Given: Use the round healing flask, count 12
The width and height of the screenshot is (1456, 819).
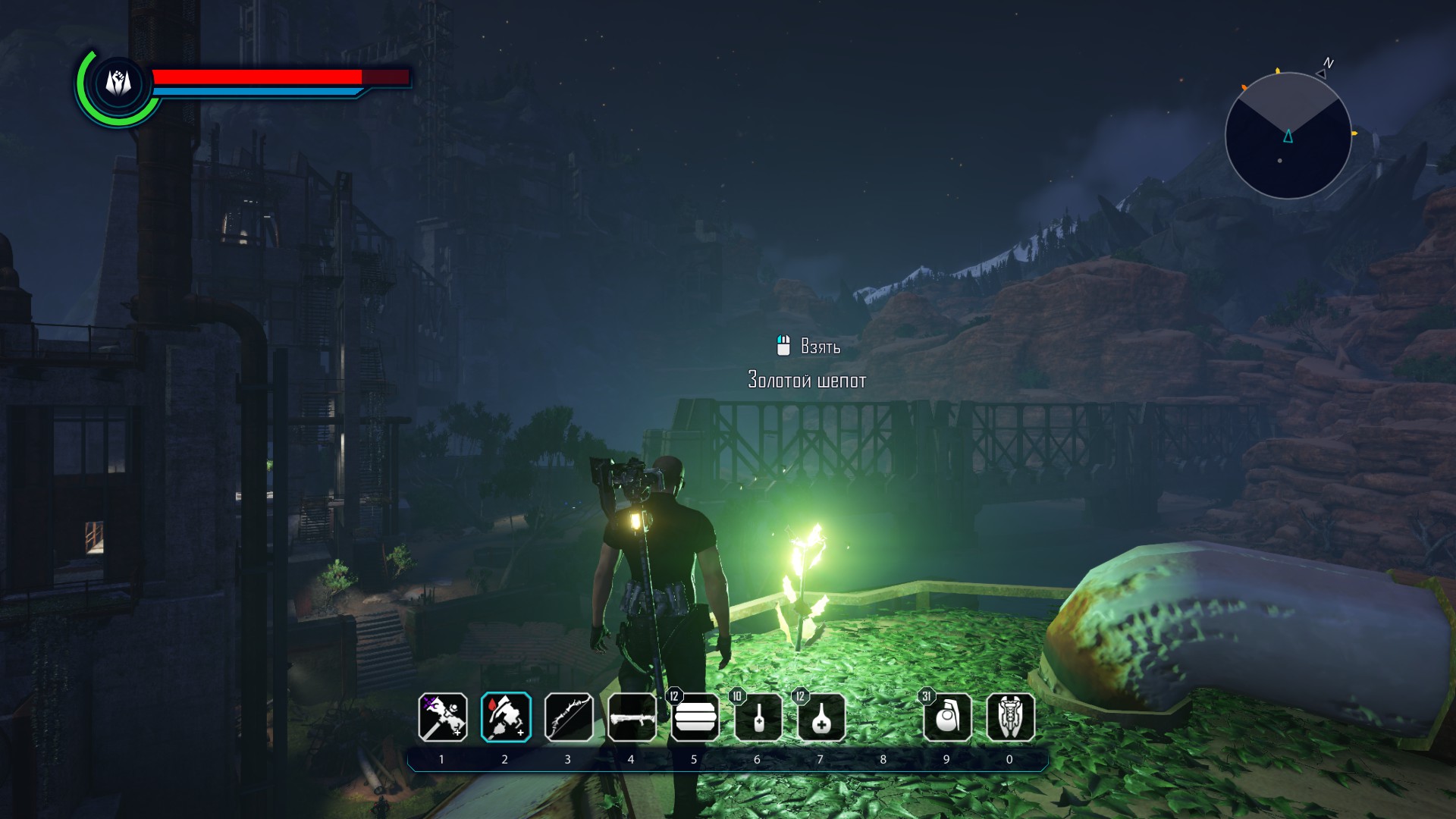Looking at the screenshot, I should click(821, 717).
